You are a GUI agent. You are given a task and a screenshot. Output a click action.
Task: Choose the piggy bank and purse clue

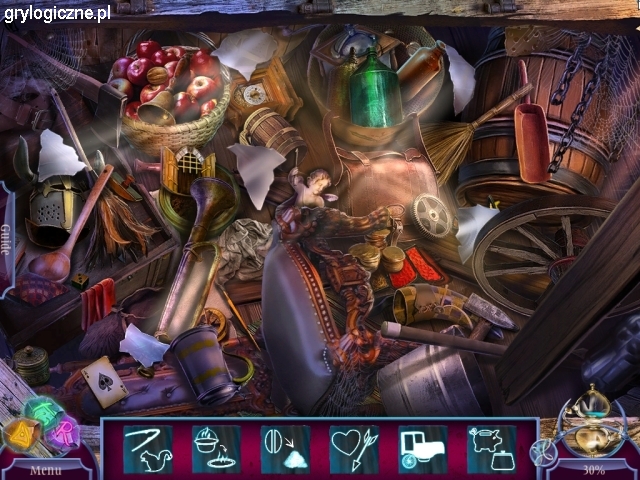(x=491, y=448)
